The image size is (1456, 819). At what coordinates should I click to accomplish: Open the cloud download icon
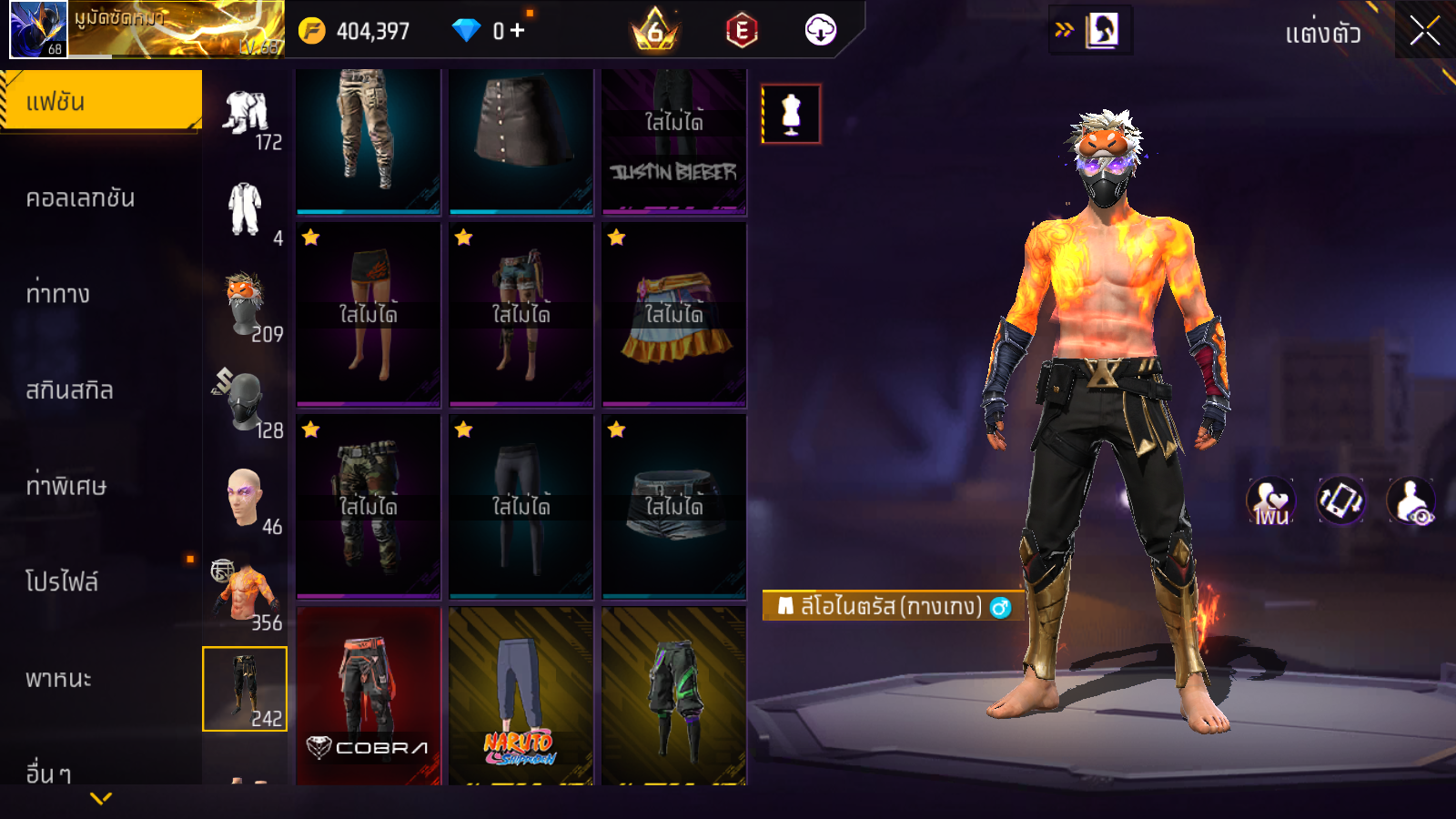click(x=820, y=31)
